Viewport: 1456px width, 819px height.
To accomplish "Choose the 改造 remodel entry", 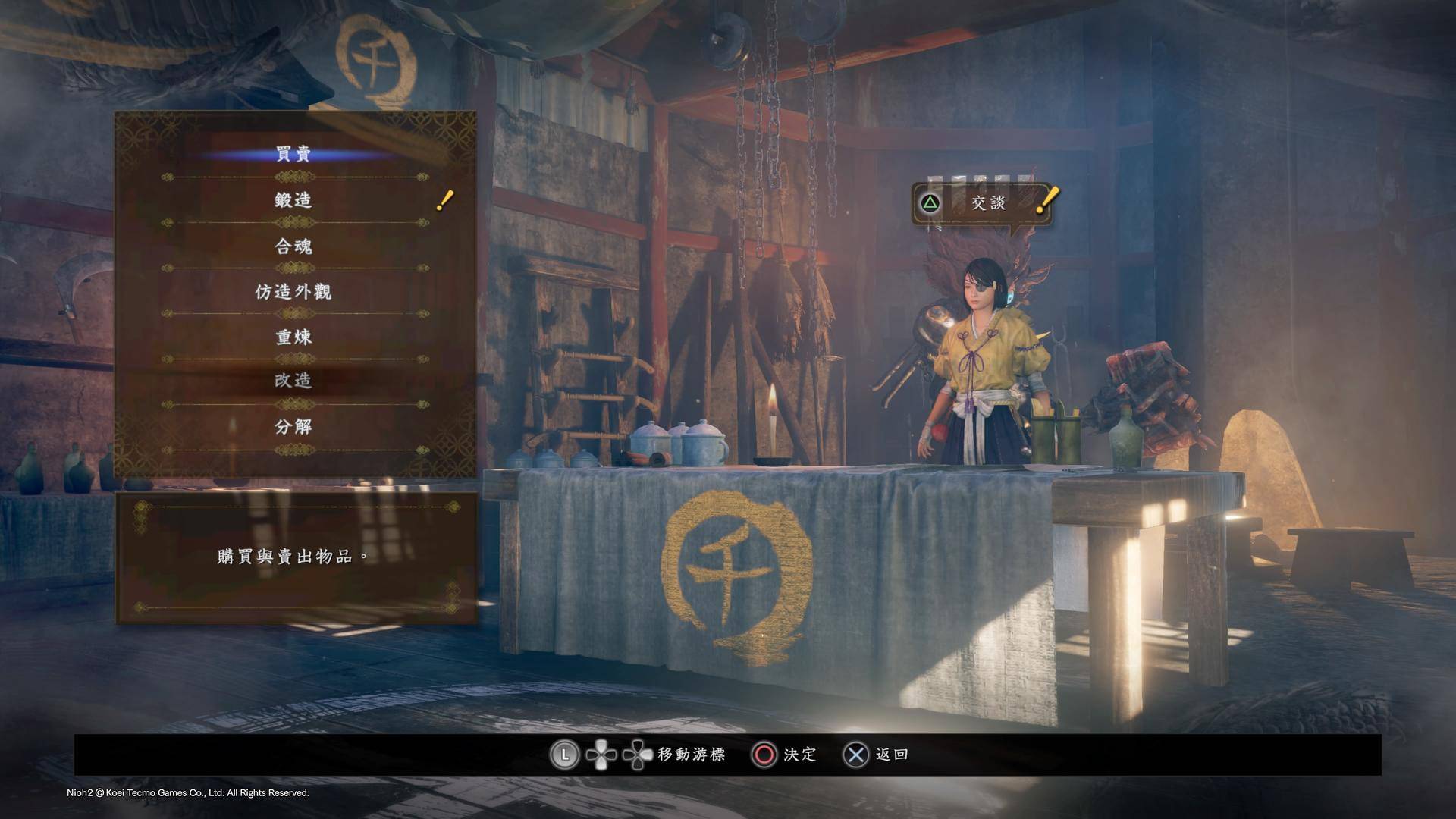I will coord(293,381).
